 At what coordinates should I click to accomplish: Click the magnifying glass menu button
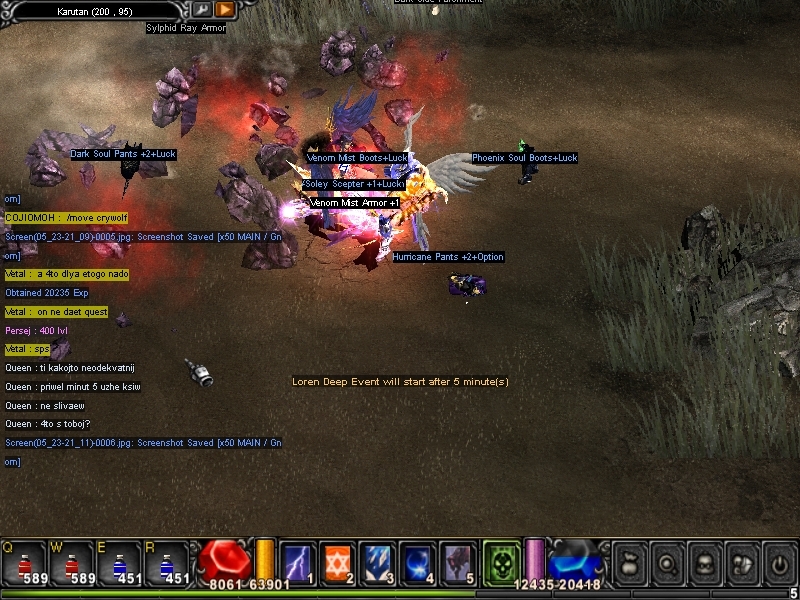pyautogui.click(x=666, y=563)
